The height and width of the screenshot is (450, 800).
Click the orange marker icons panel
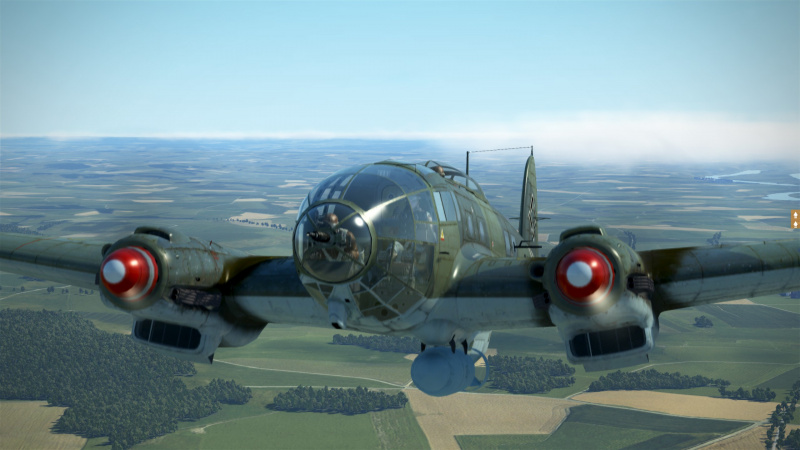(x=795, y=219)
